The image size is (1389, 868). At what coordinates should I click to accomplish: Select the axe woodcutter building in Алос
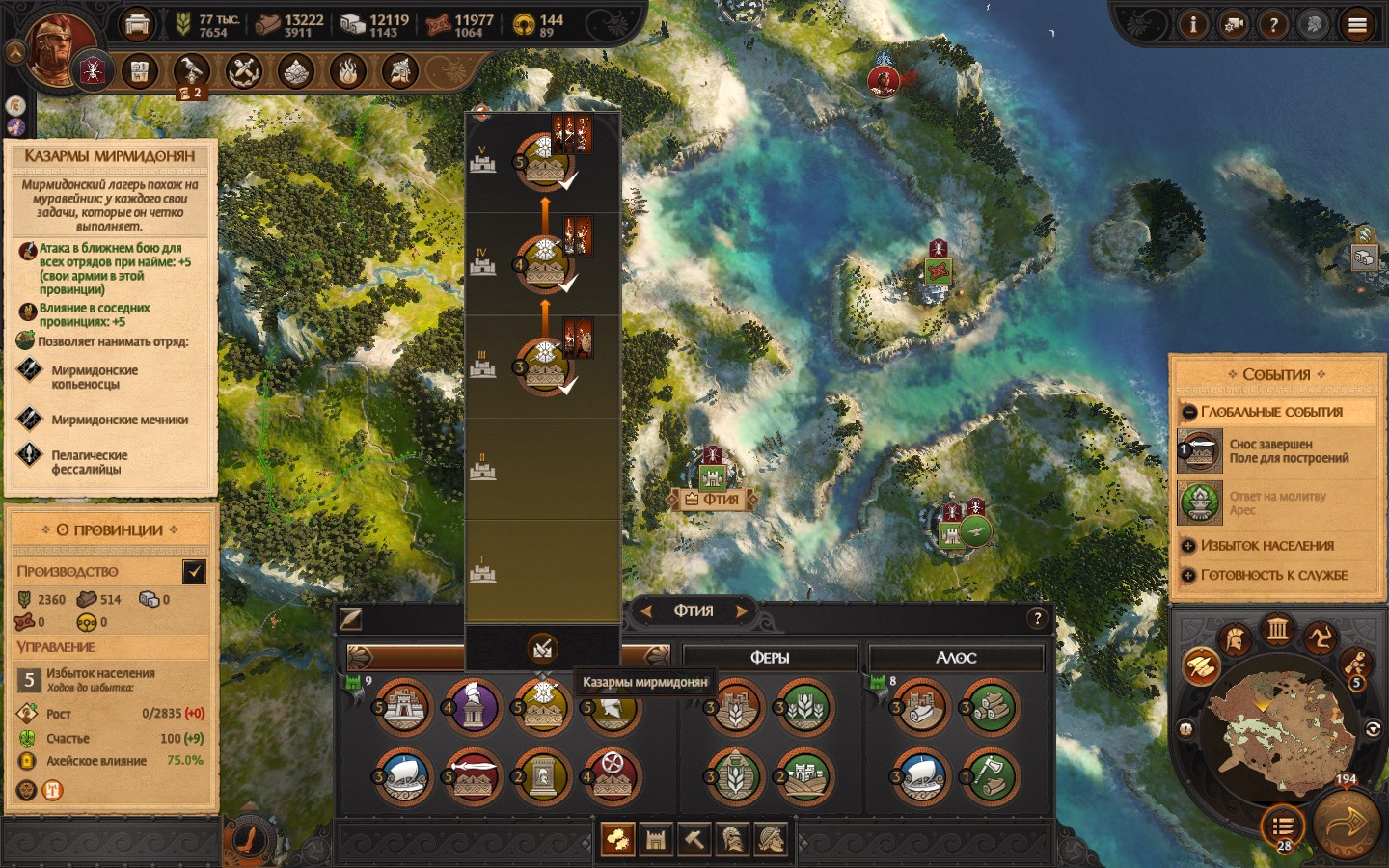tap(989, 776)
